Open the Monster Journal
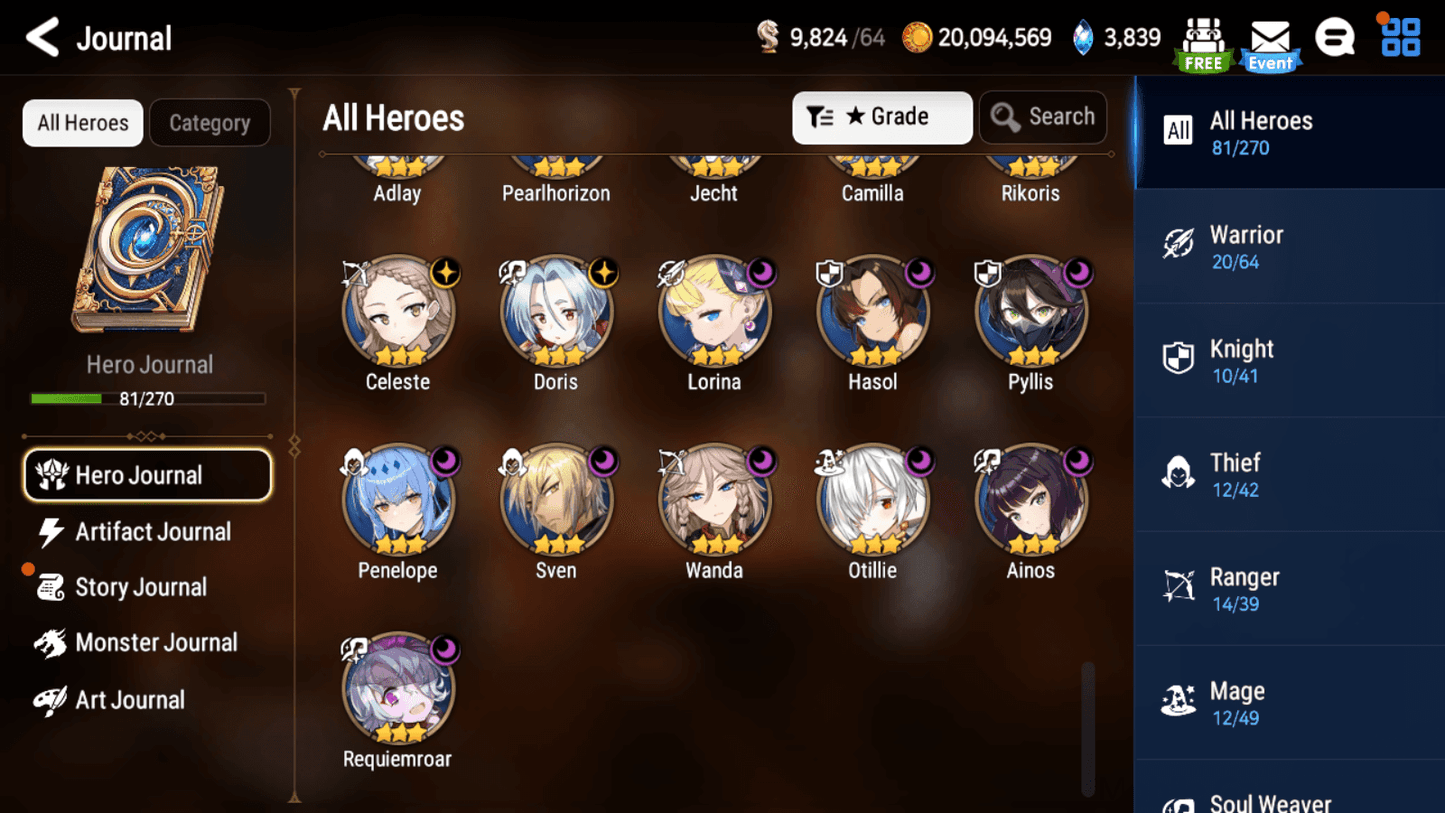This screenshot has height=813, width=1445. (x=155, y=643)
